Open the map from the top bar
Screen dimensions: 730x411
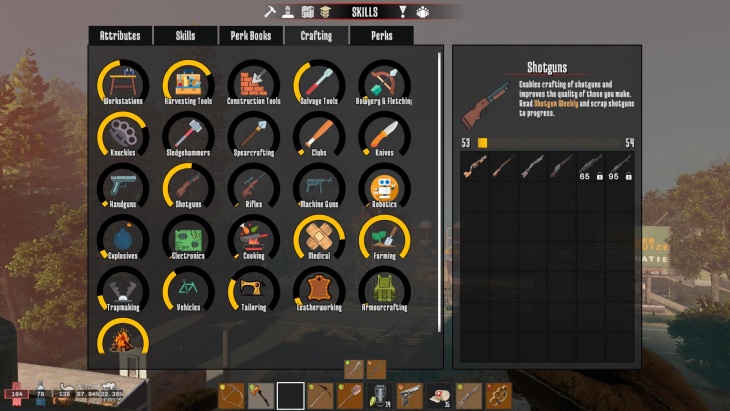point(309,12)
